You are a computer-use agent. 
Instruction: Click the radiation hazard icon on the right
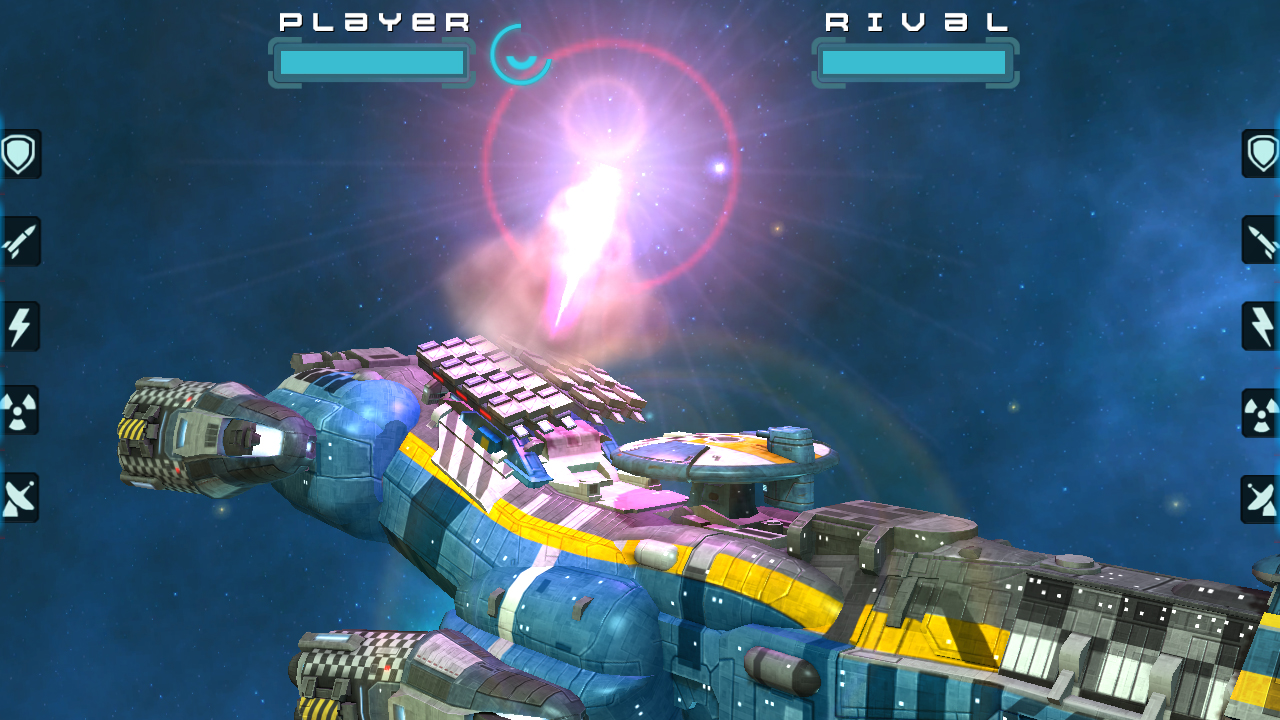(1259, 412)
